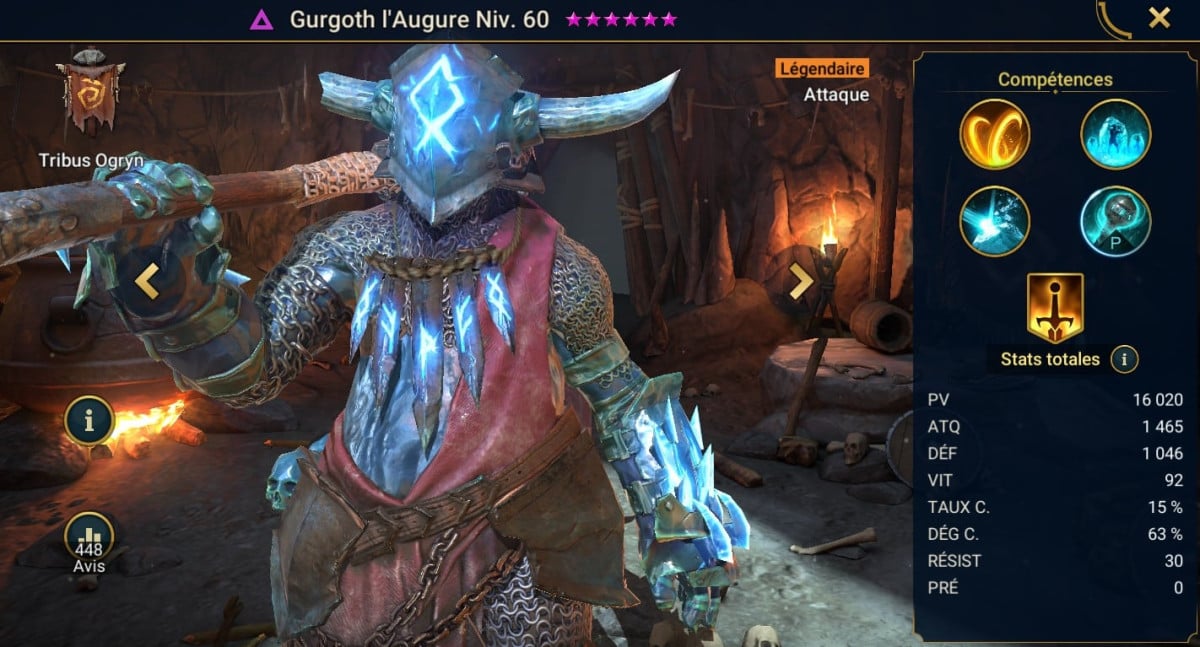Select the passive skill icon

(x=1115, y=221)
